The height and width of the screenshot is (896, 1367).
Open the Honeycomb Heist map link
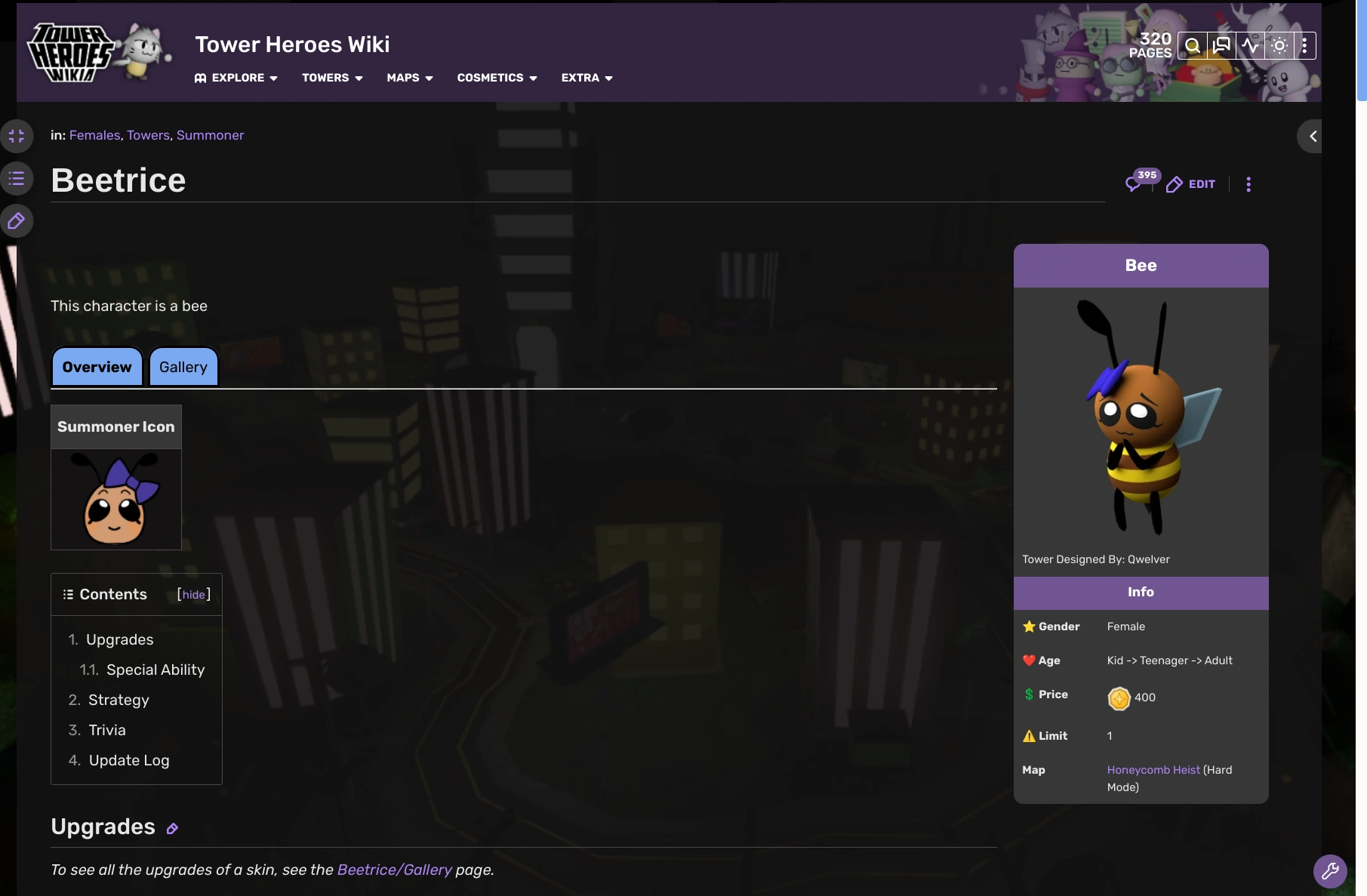(x=1153, y=770)
